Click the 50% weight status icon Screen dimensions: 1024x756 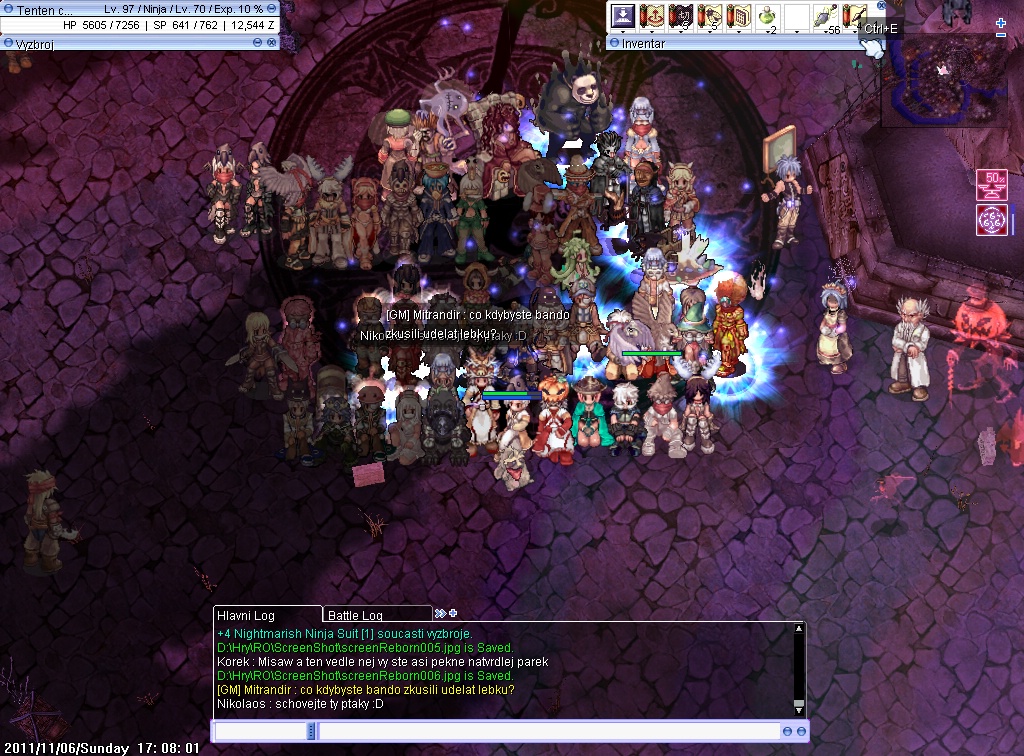click(991, 185)
